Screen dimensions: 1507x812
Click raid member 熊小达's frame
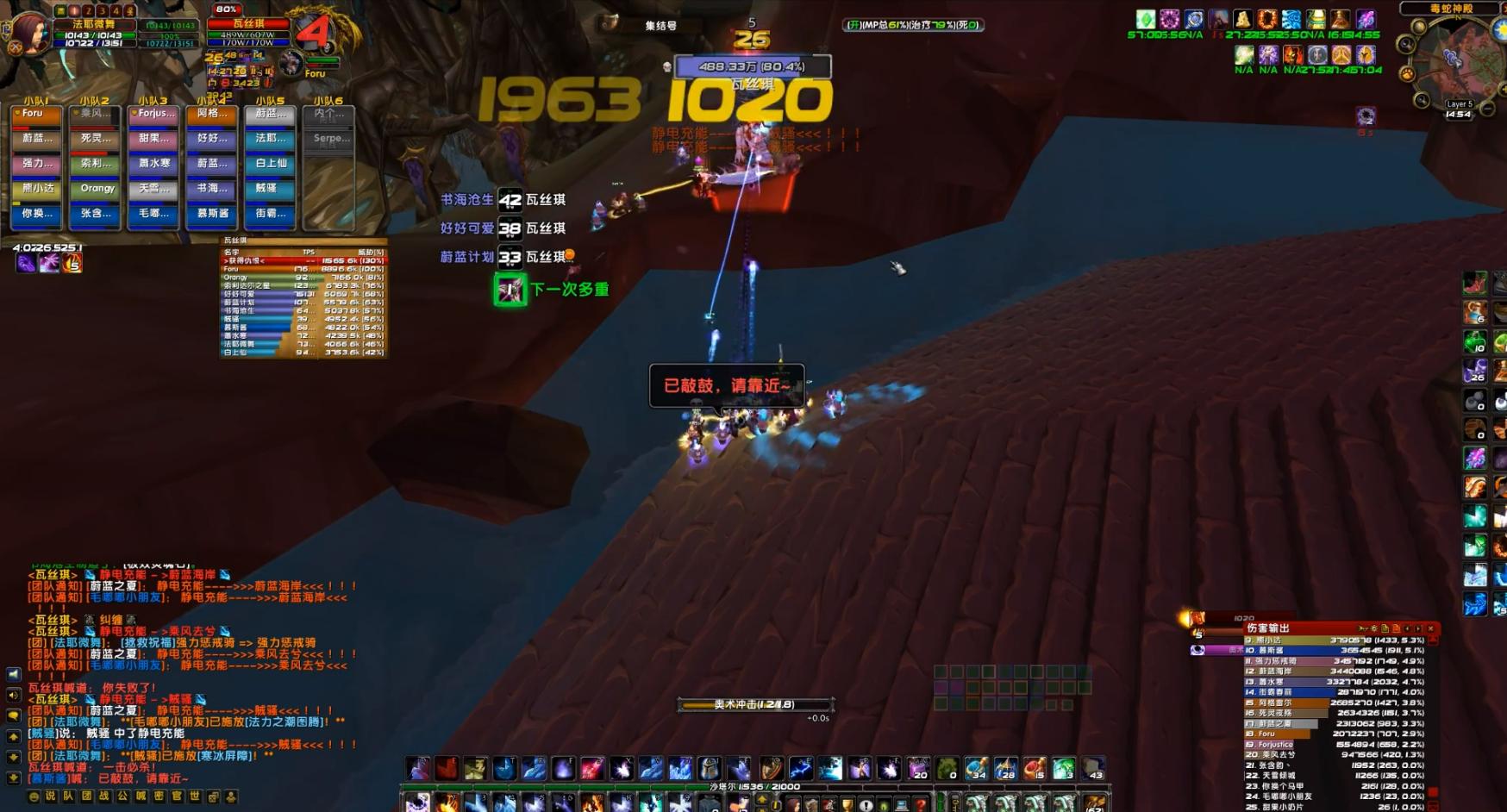[x=35, y=189]
